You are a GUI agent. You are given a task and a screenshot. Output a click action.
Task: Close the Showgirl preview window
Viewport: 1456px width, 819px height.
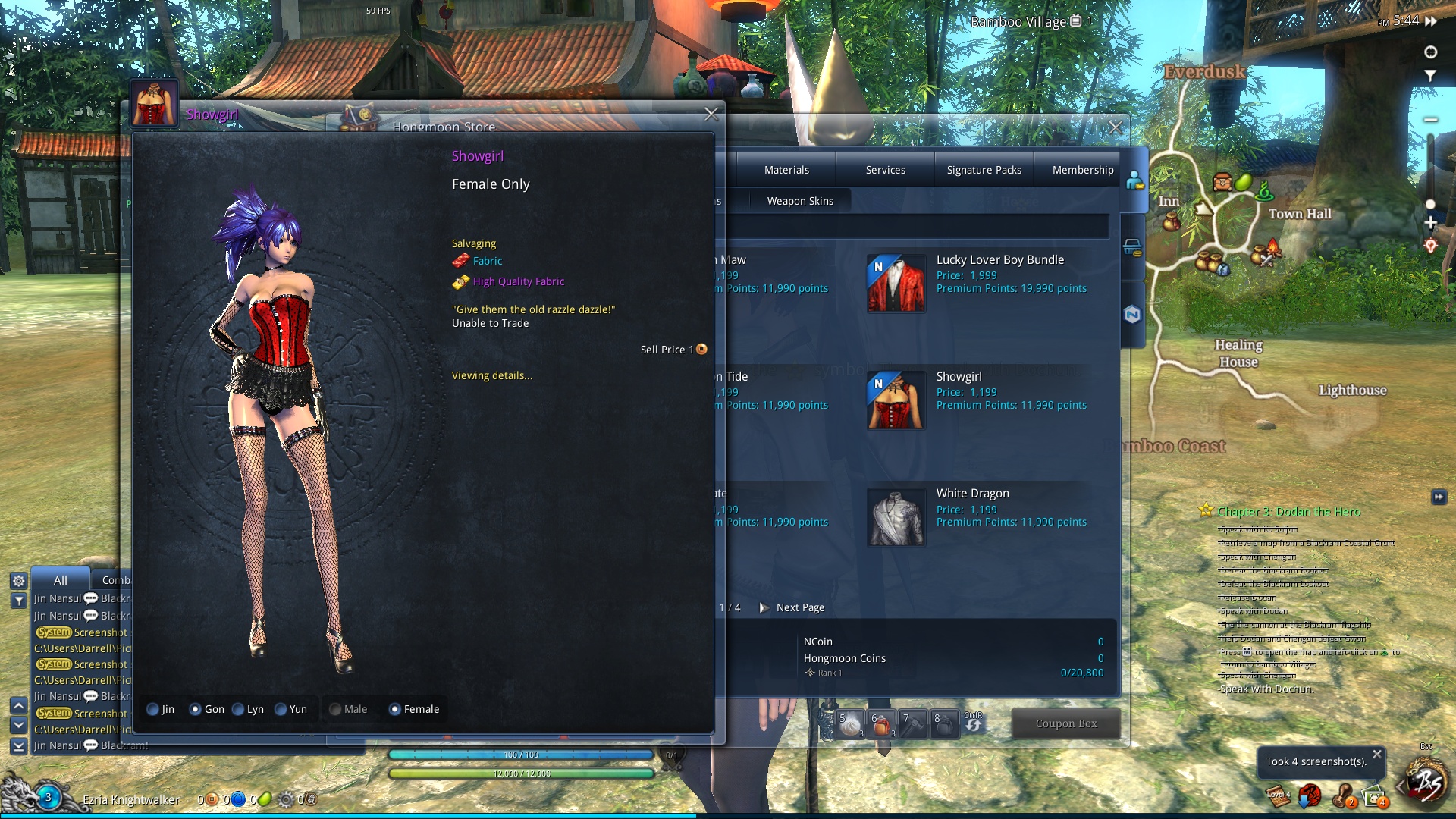click(x=711, y=115)
